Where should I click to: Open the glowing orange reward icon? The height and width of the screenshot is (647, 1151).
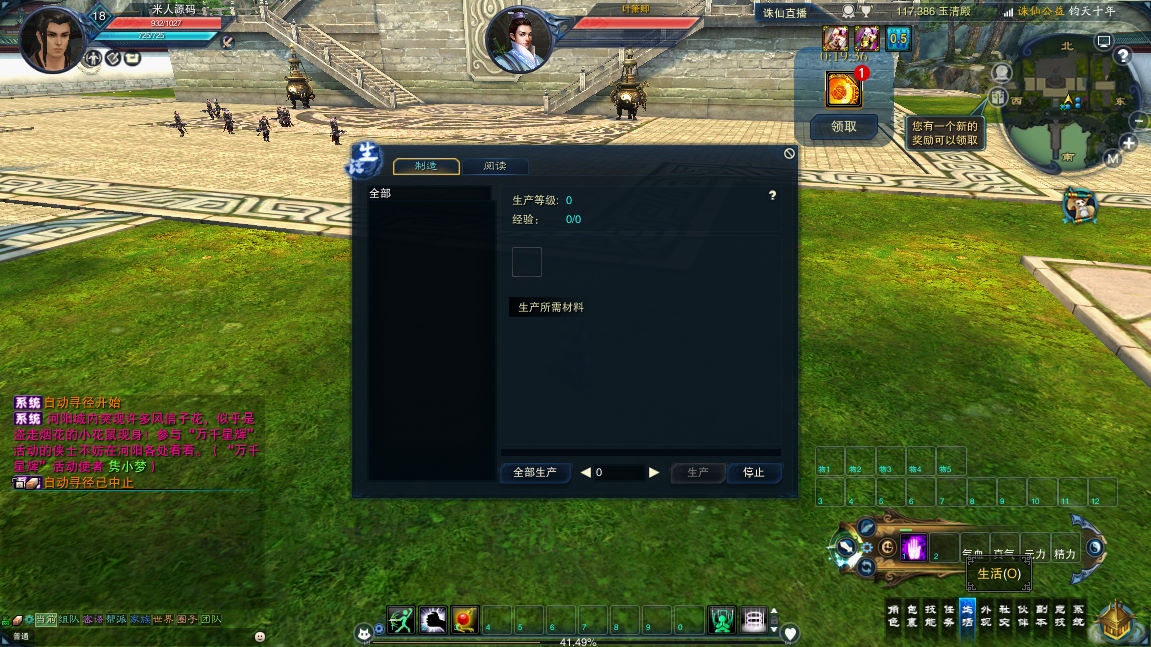(843, 90)
